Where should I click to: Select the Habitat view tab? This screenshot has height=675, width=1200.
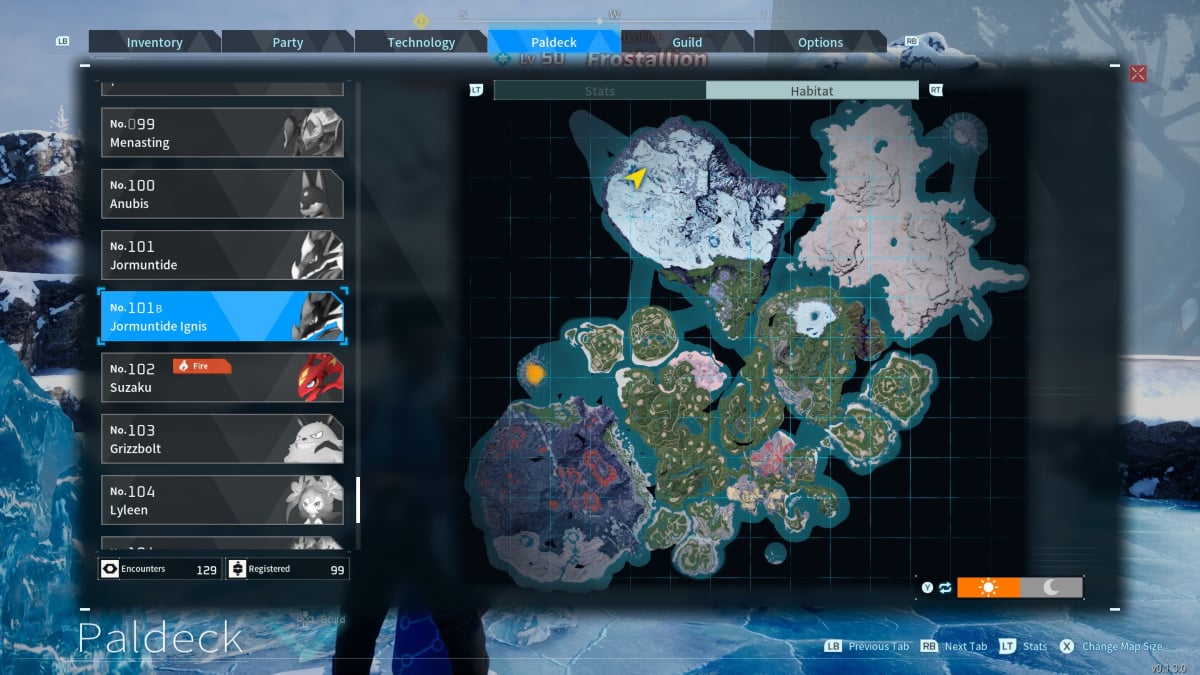pos(811,91)
